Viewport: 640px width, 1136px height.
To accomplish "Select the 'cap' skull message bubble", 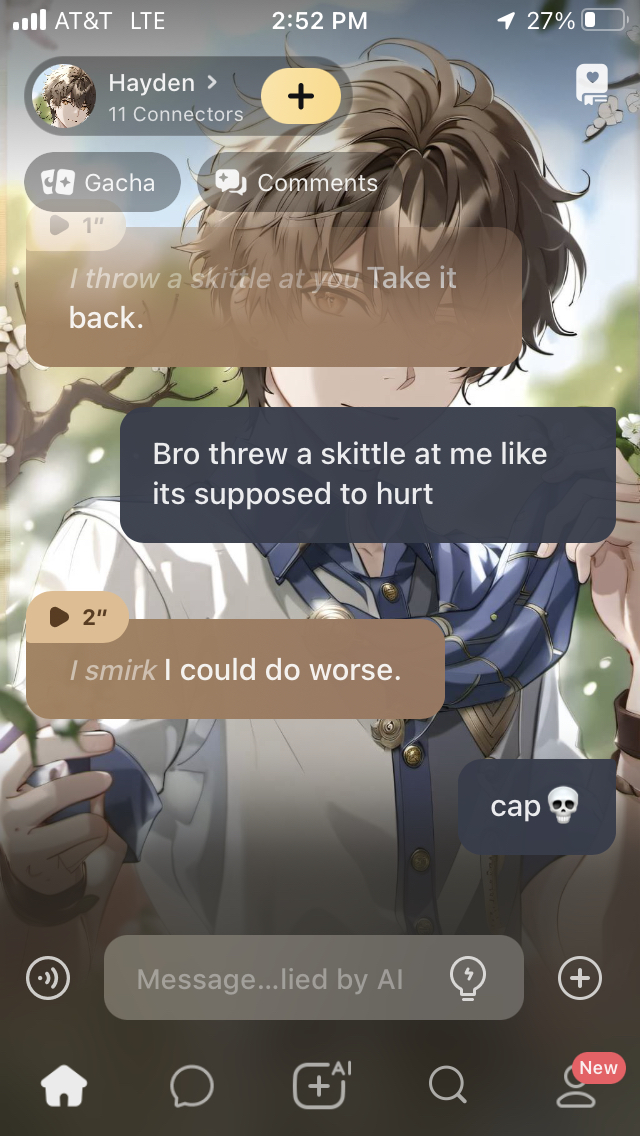I will (x=536, y=806).
